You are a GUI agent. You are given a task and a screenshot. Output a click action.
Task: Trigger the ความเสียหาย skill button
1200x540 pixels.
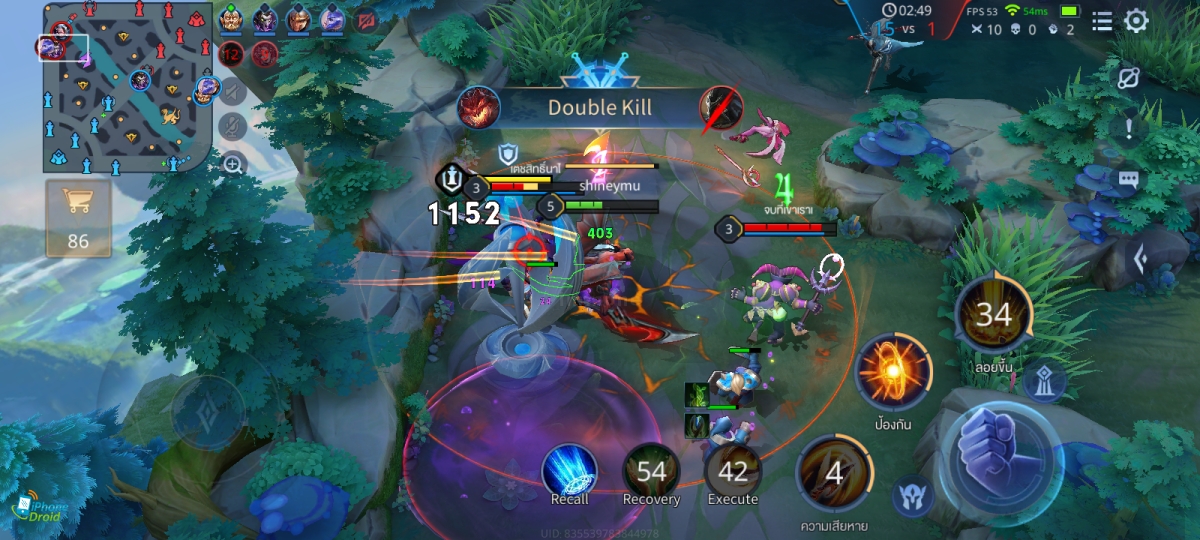pyautogui.click(x=833, y=473)
